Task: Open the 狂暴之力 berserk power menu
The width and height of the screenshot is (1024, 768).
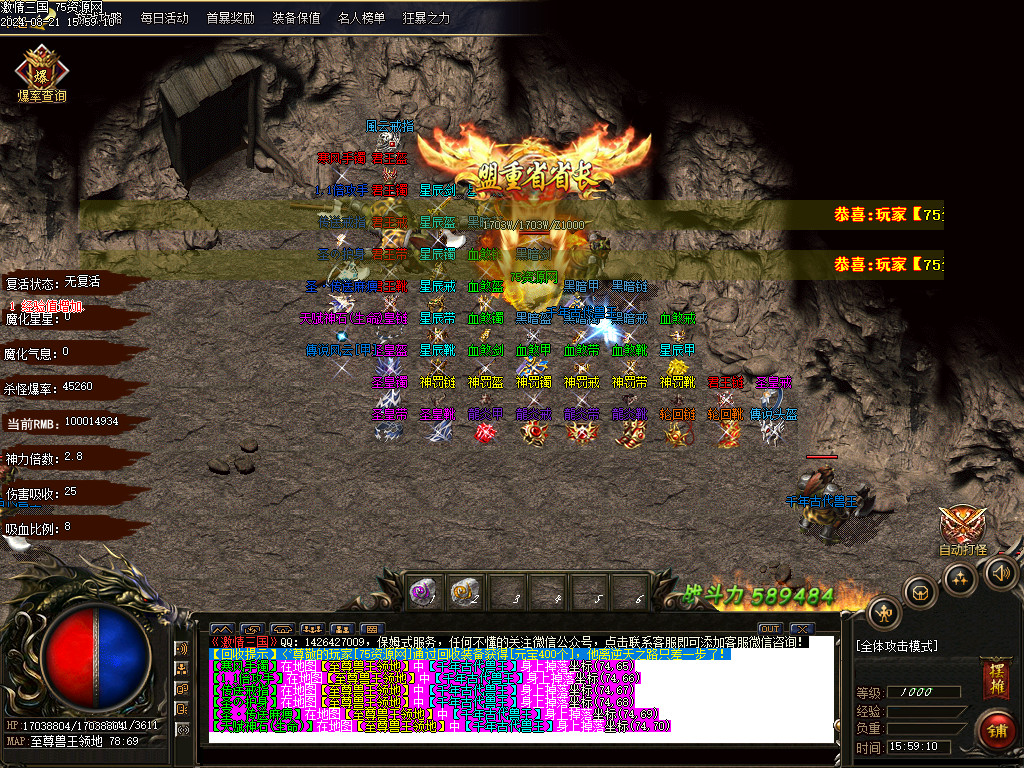Action: click(426, 18)
